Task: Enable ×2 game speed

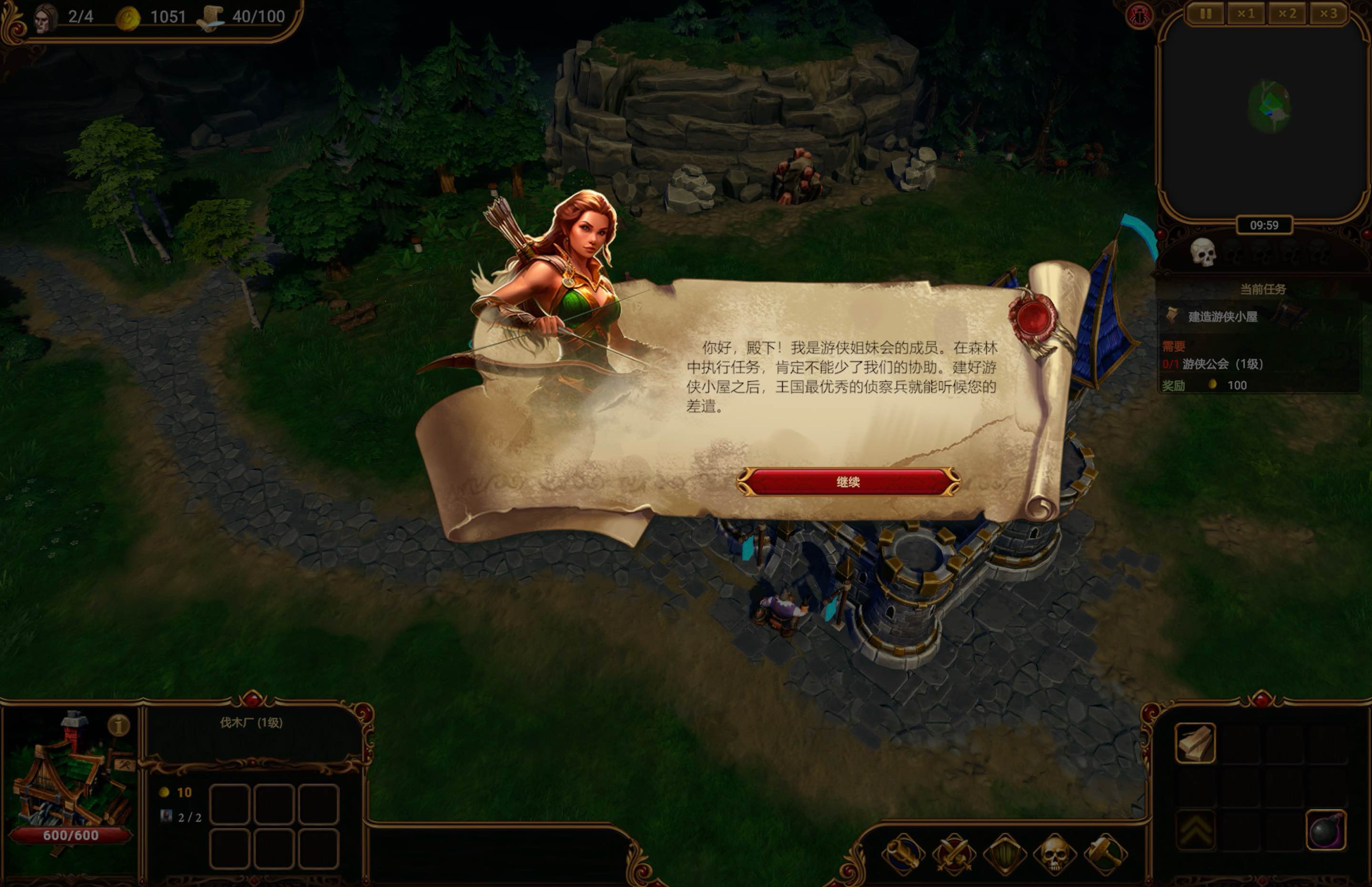Action: click(1286, 13)
